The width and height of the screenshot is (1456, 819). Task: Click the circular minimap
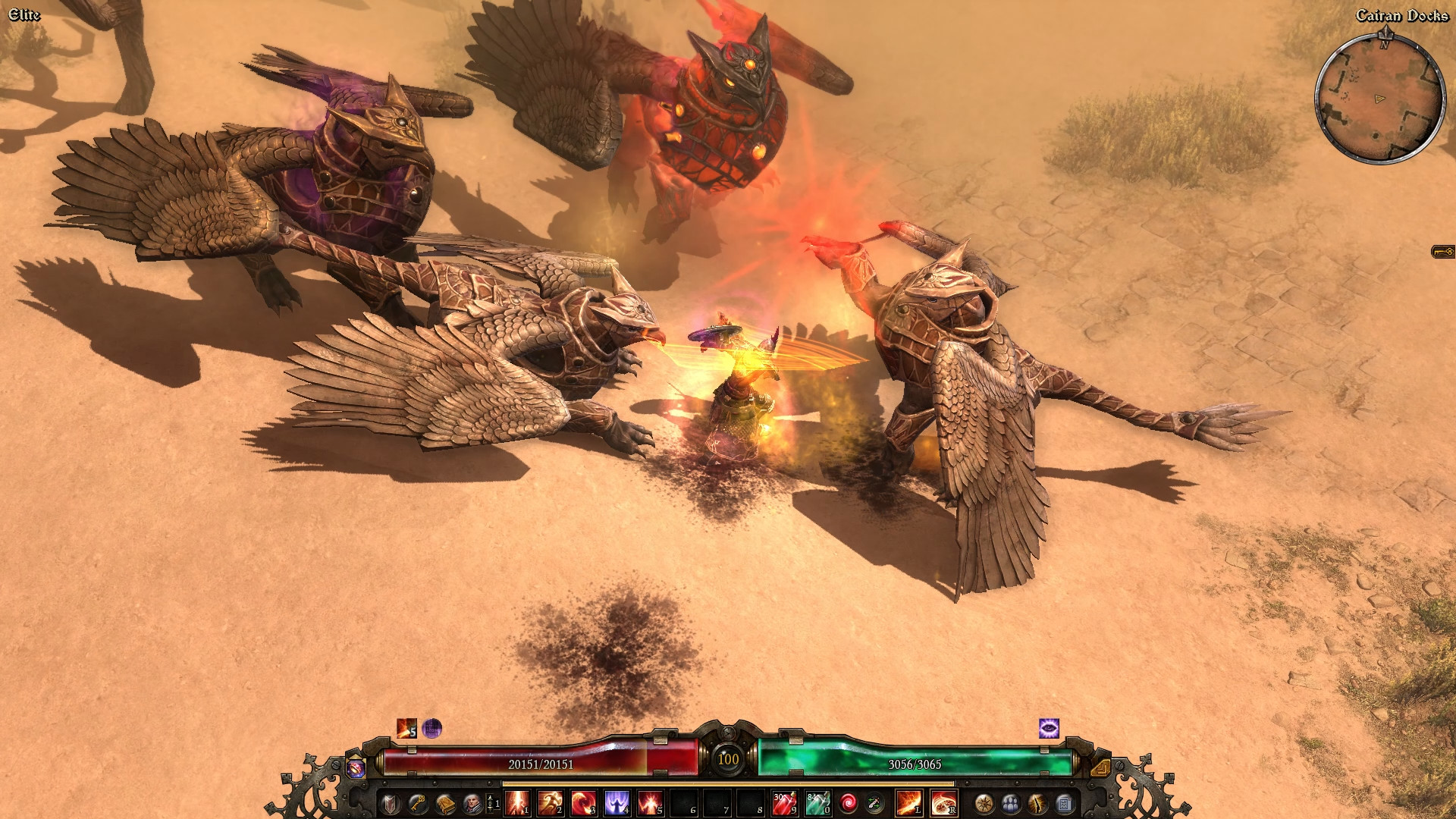tap(1379, 99)
